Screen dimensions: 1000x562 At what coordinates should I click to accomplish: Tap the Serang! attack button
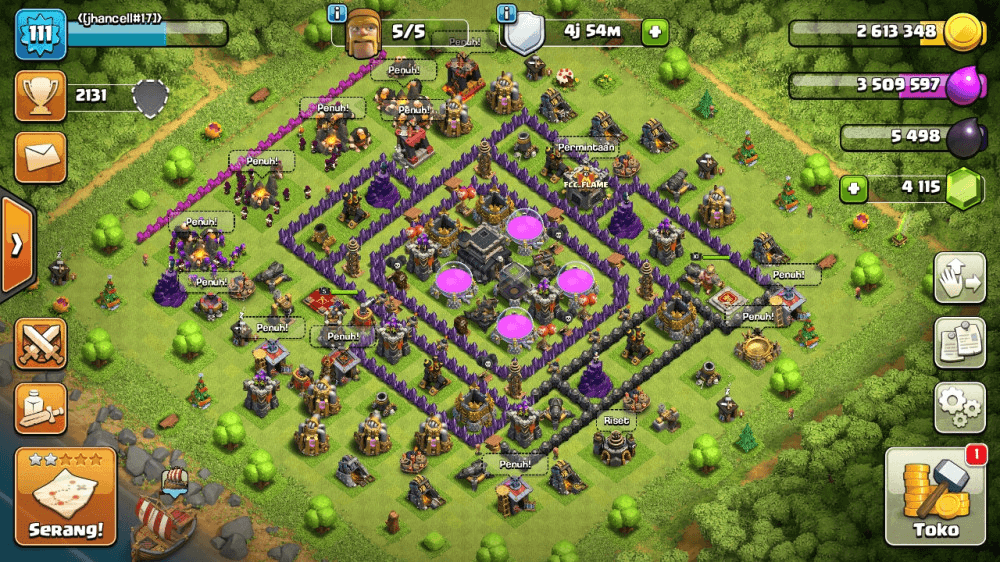pyautogui.click(x=66, y=496)
